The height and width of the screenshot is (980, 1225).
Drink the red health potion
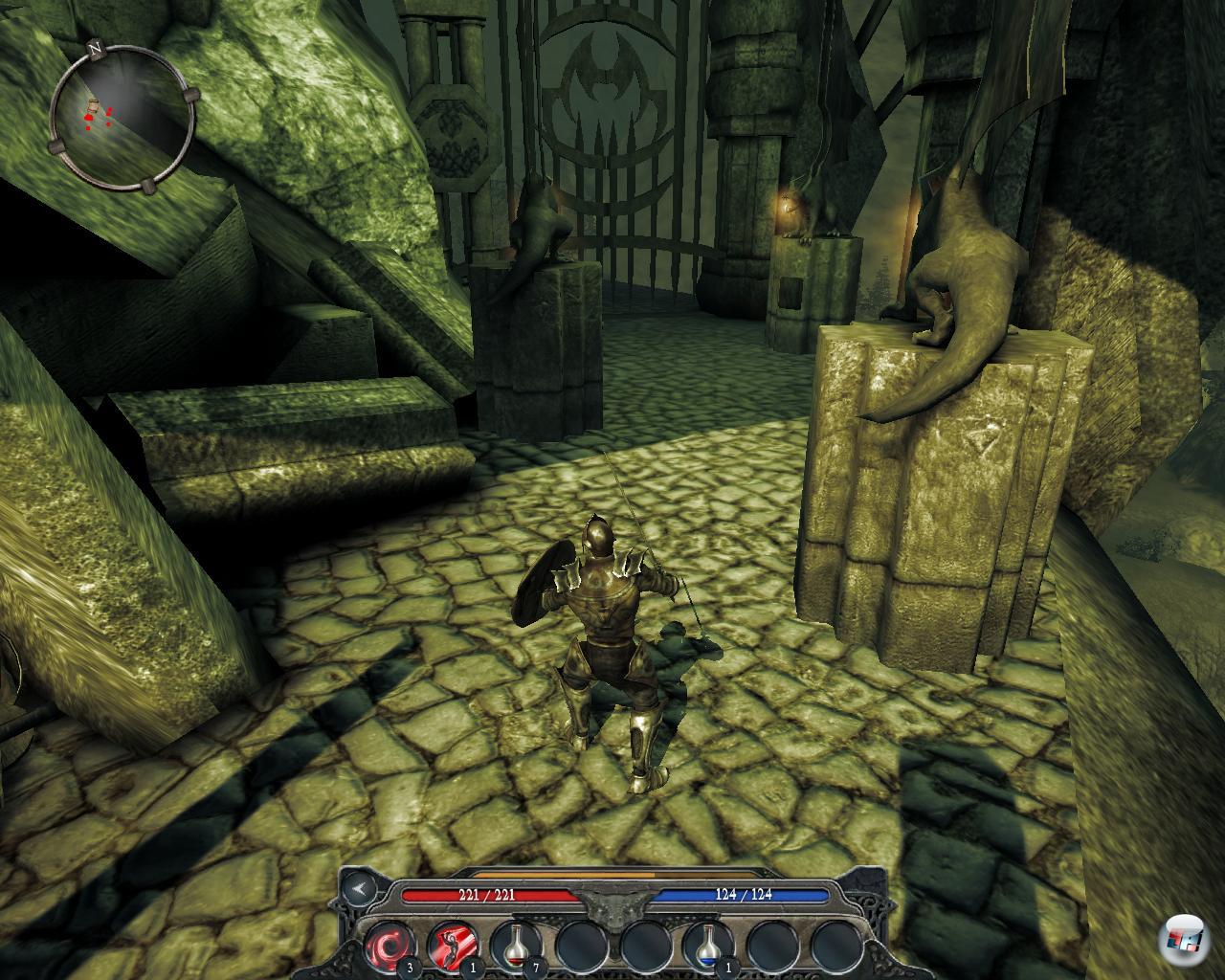[x=517, y=946]
